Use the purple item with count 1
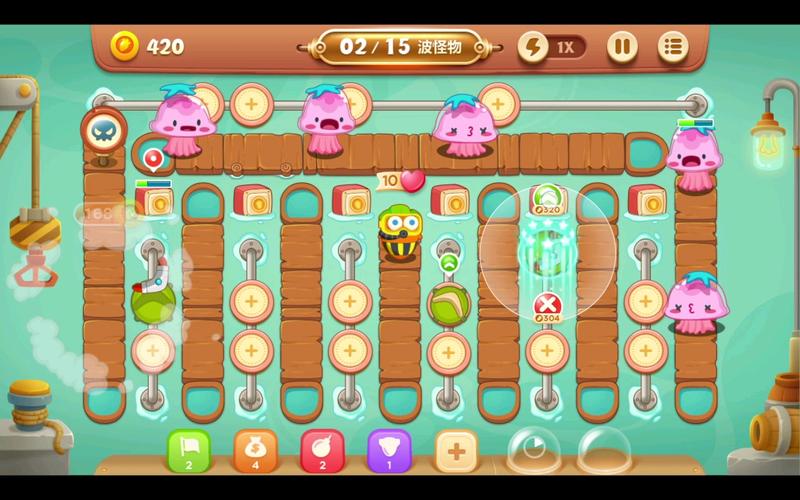 389,451
